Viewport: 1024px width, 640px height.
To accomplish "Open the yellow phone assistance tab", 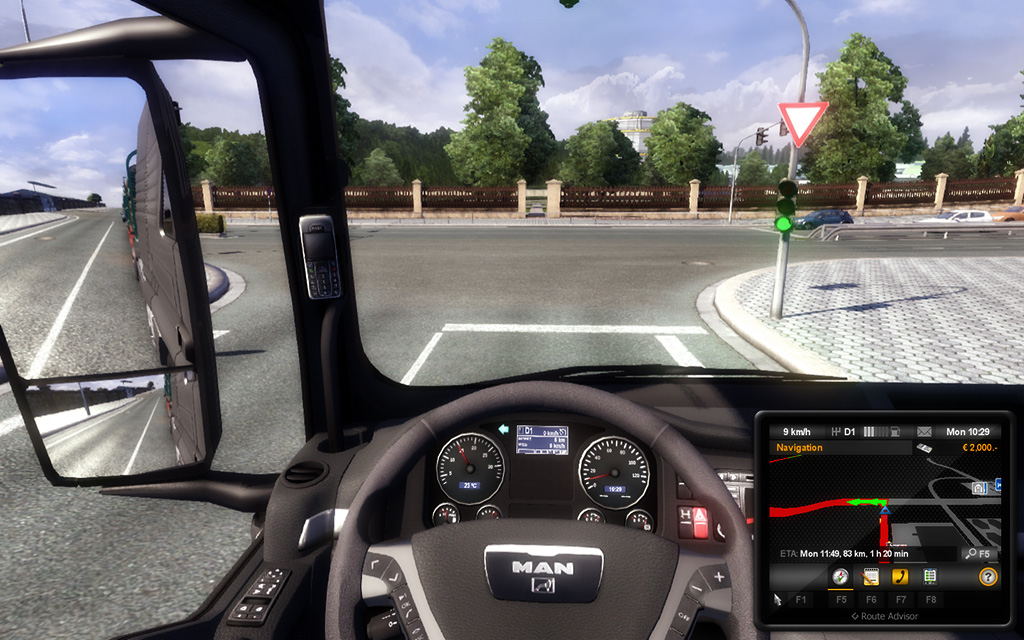I will [900, 577].
